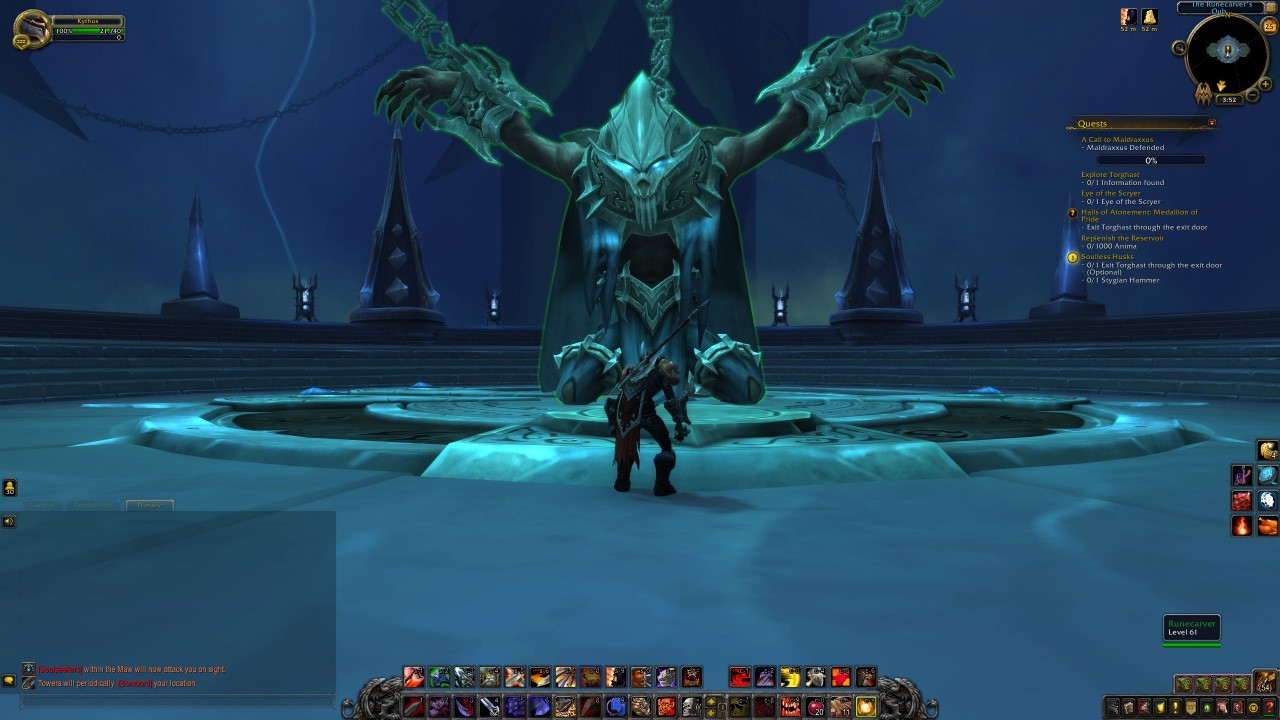Switch to the General chat tab
This screenshot has width=1280, height=720.
click(43, 505)
